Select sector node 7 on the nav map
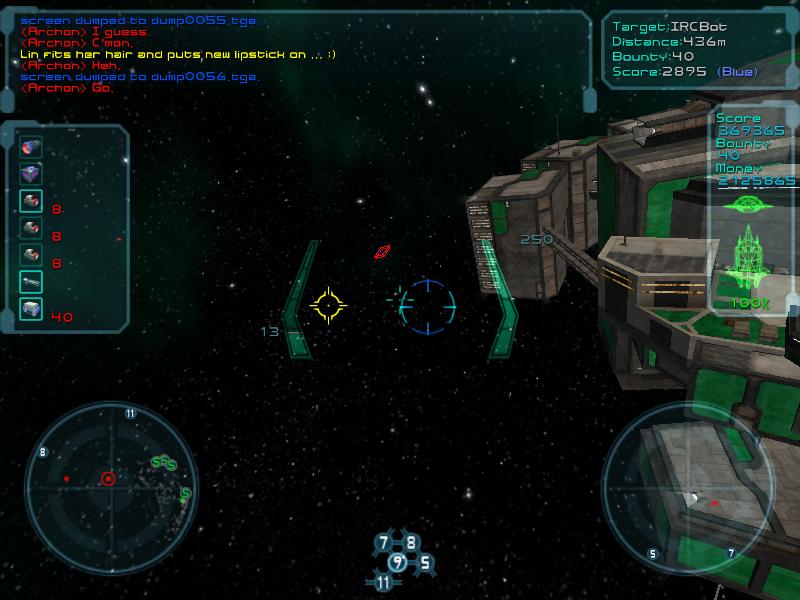 tap(383, 544)
